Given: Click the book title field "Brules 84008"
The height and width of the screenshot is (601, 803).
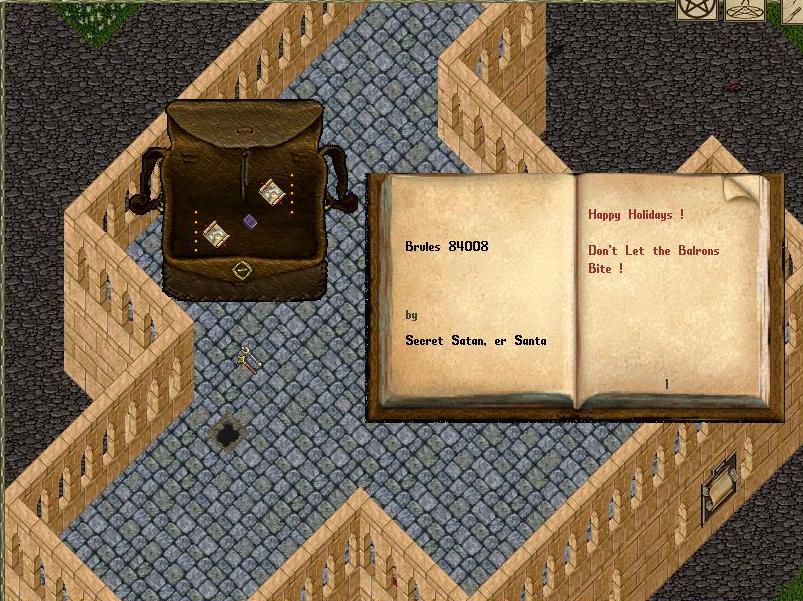Looking at the screenshot, I should click(447, 246).
